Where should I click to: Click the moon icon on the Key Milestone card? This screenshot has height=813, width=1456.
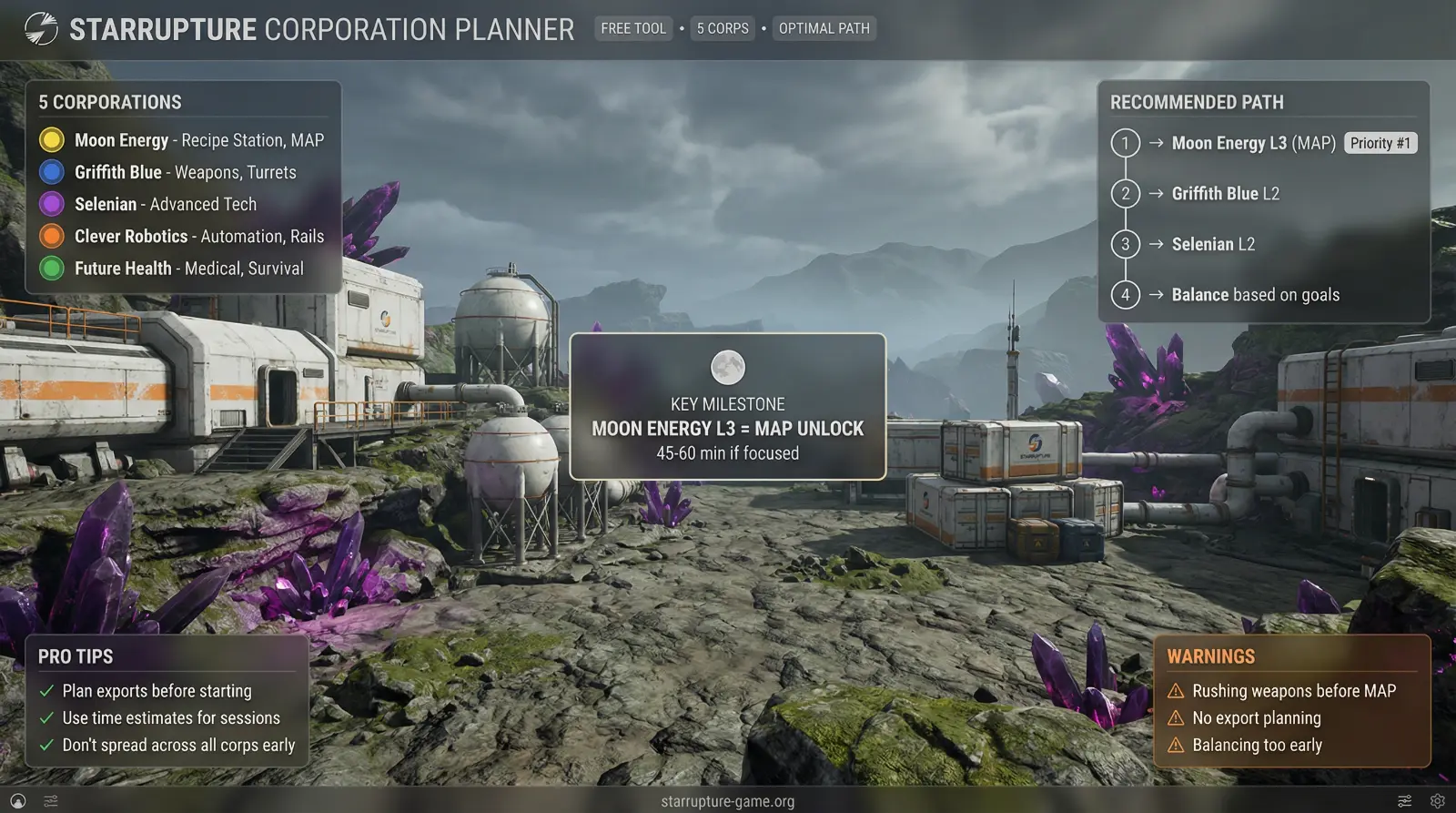pyautogui.click(x=726, y=366)
